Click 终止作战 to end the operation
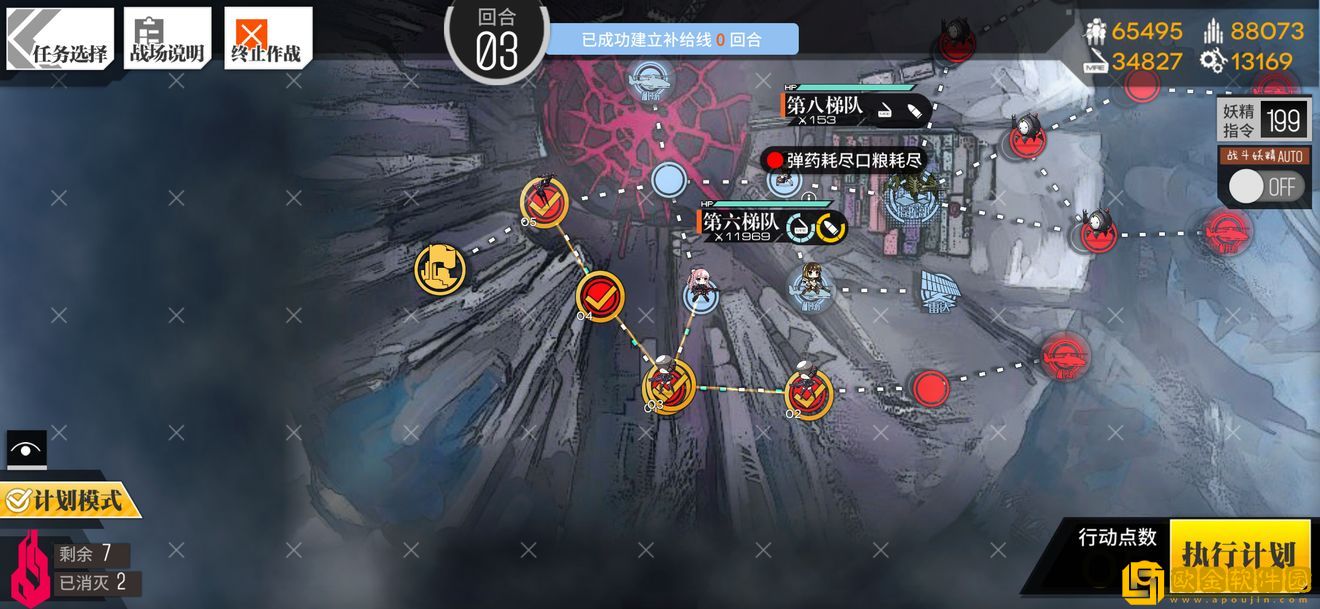The height and width of the screenshot is (609, 1320). tap(266, 39)
